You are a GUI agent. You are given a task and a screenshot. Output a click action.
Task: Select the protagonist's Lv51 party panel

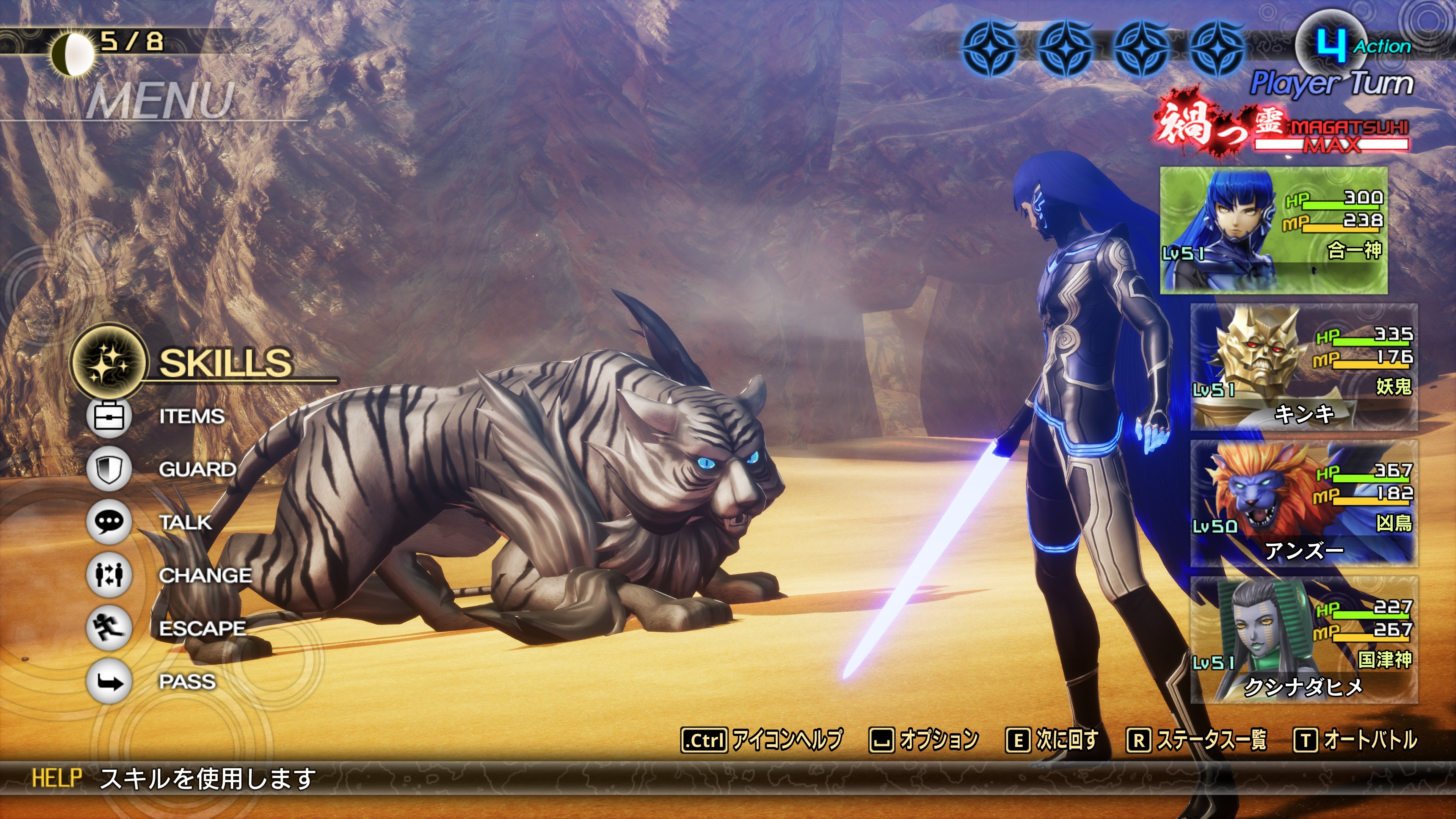1274,230
